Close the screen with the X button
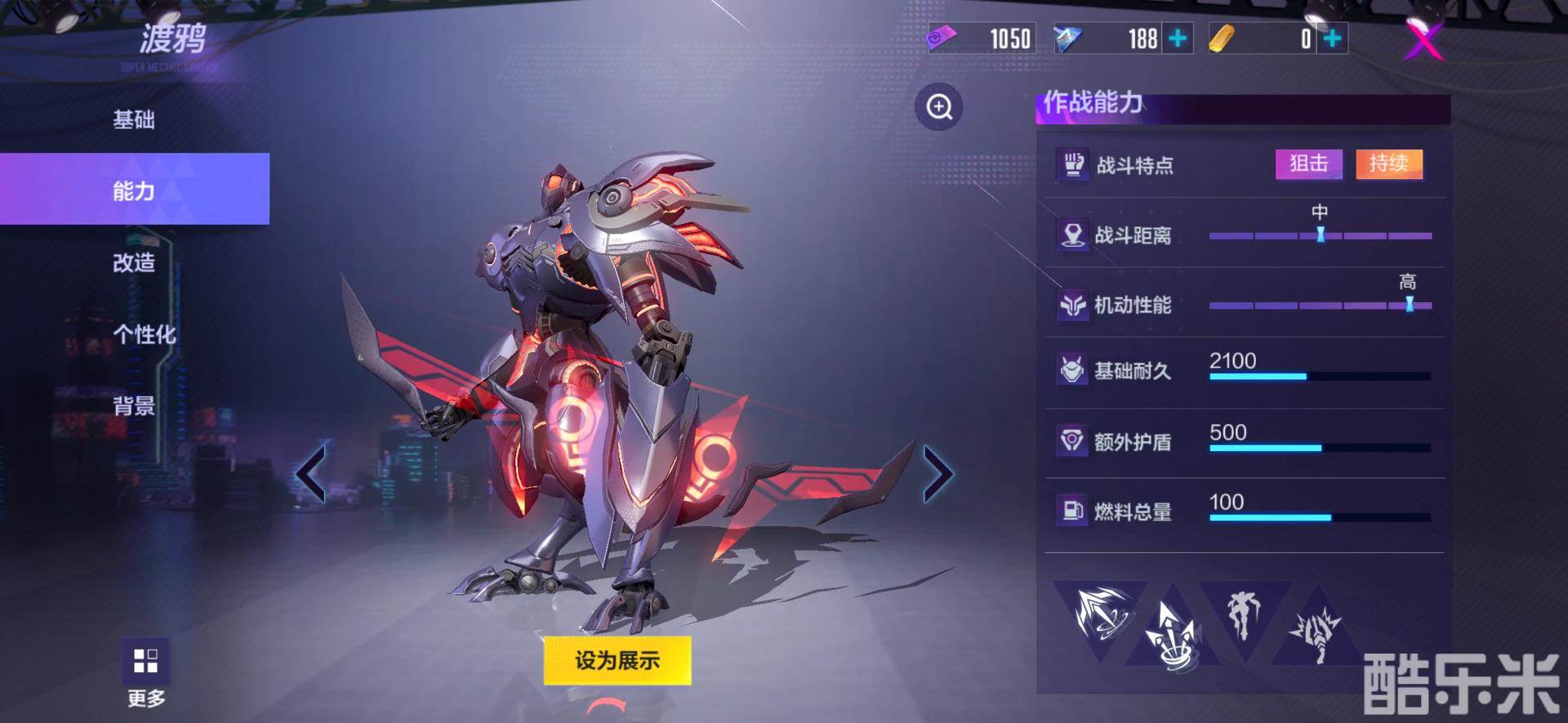 (x=1423, y=38)
